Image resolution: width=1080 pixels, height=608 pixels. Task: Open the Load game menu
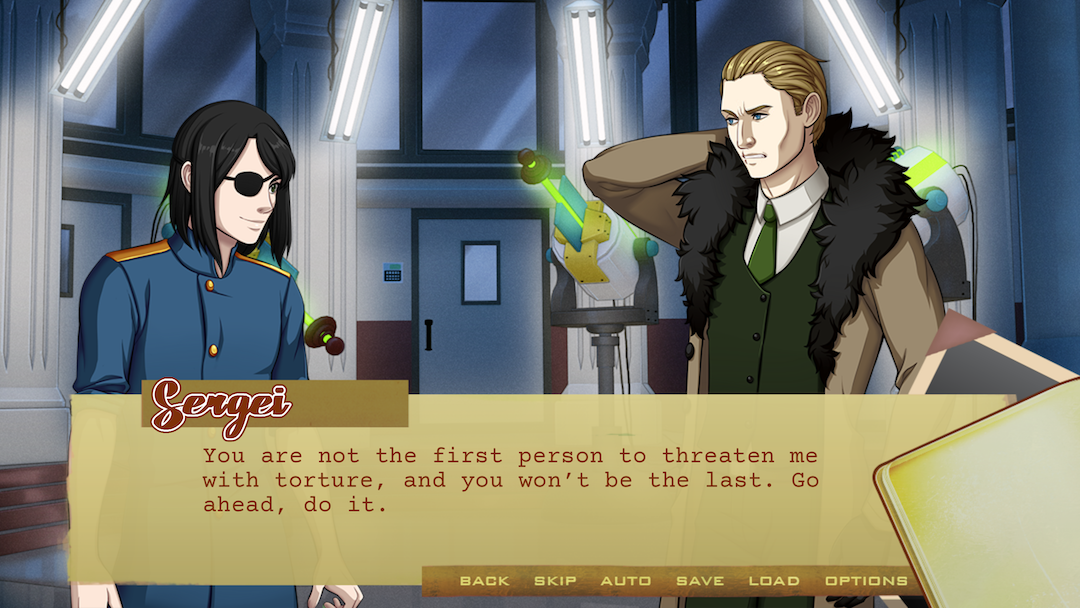pos(774,581)
